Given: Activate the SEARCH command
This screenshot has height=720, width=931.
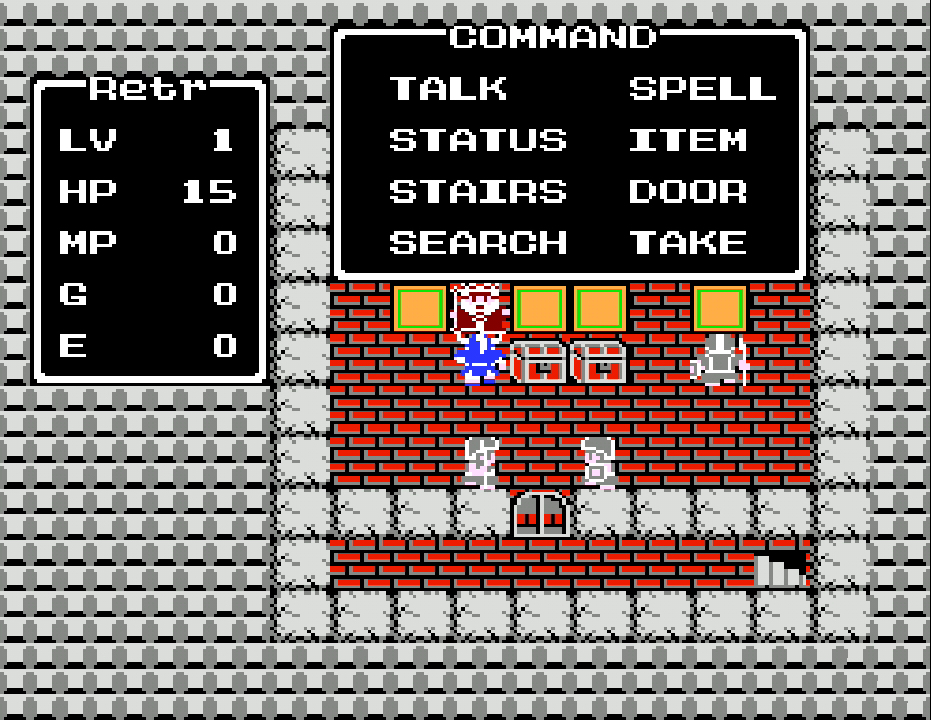Looking at the screenshot, I should point(477,243).
